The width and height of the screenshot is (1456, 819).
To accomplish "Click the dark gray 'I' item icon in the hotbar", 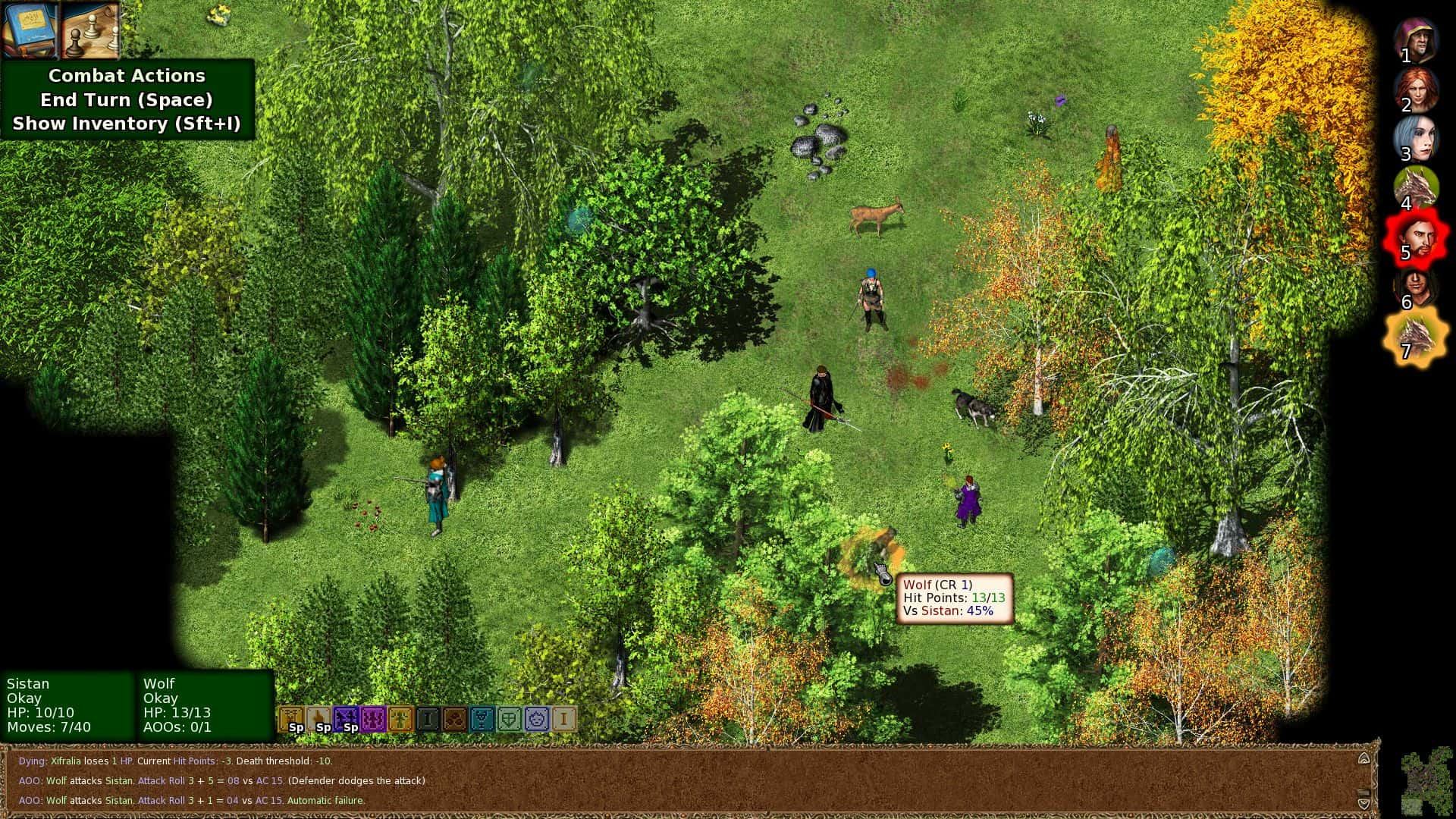I will pos(429,717).
